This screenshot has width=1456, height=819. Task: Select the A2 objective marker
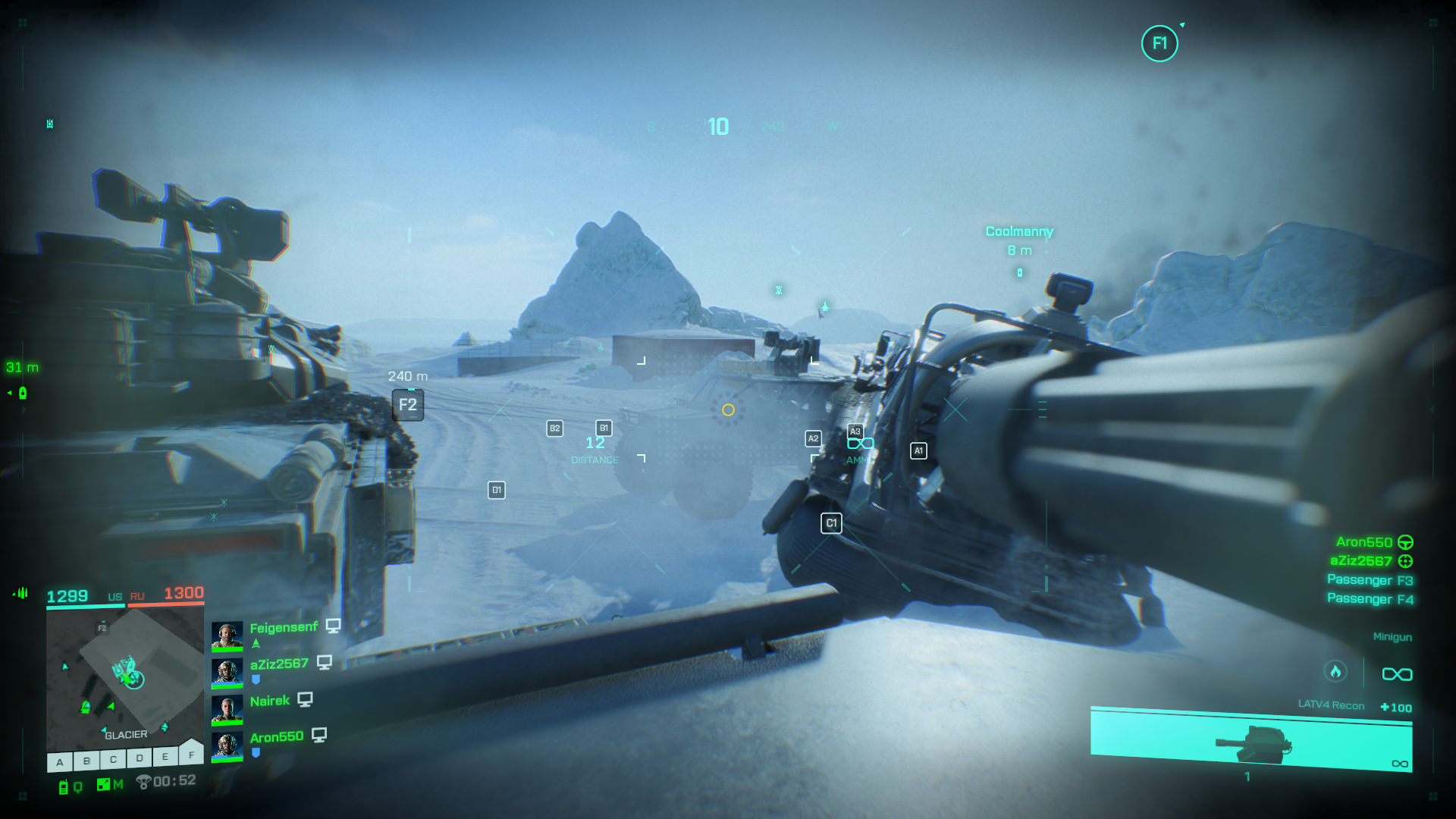[x=813, y=438]
